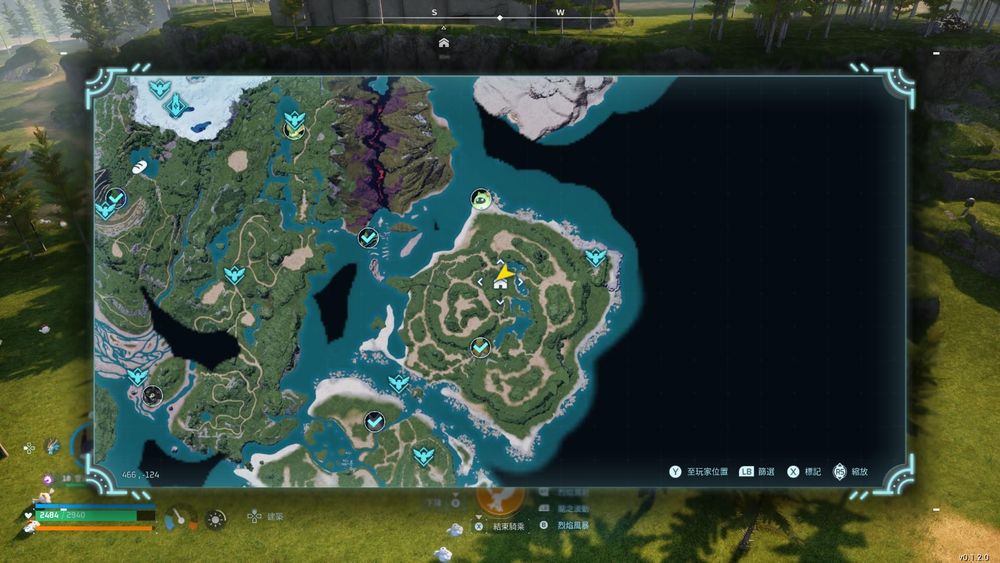Select the yellow Pal portrait marker
Viewport: 1000px width, 563px height.
(293, 129)
